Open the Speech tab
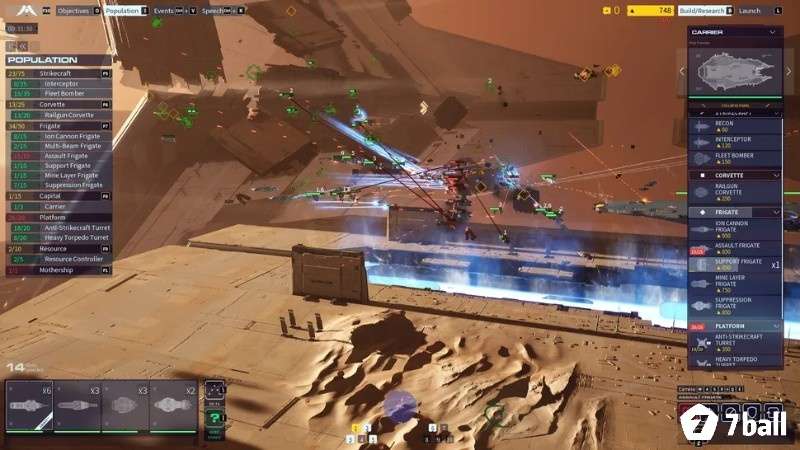Image resolution: width=800 pixels, height=450 pixels. [x=213, y=10]
